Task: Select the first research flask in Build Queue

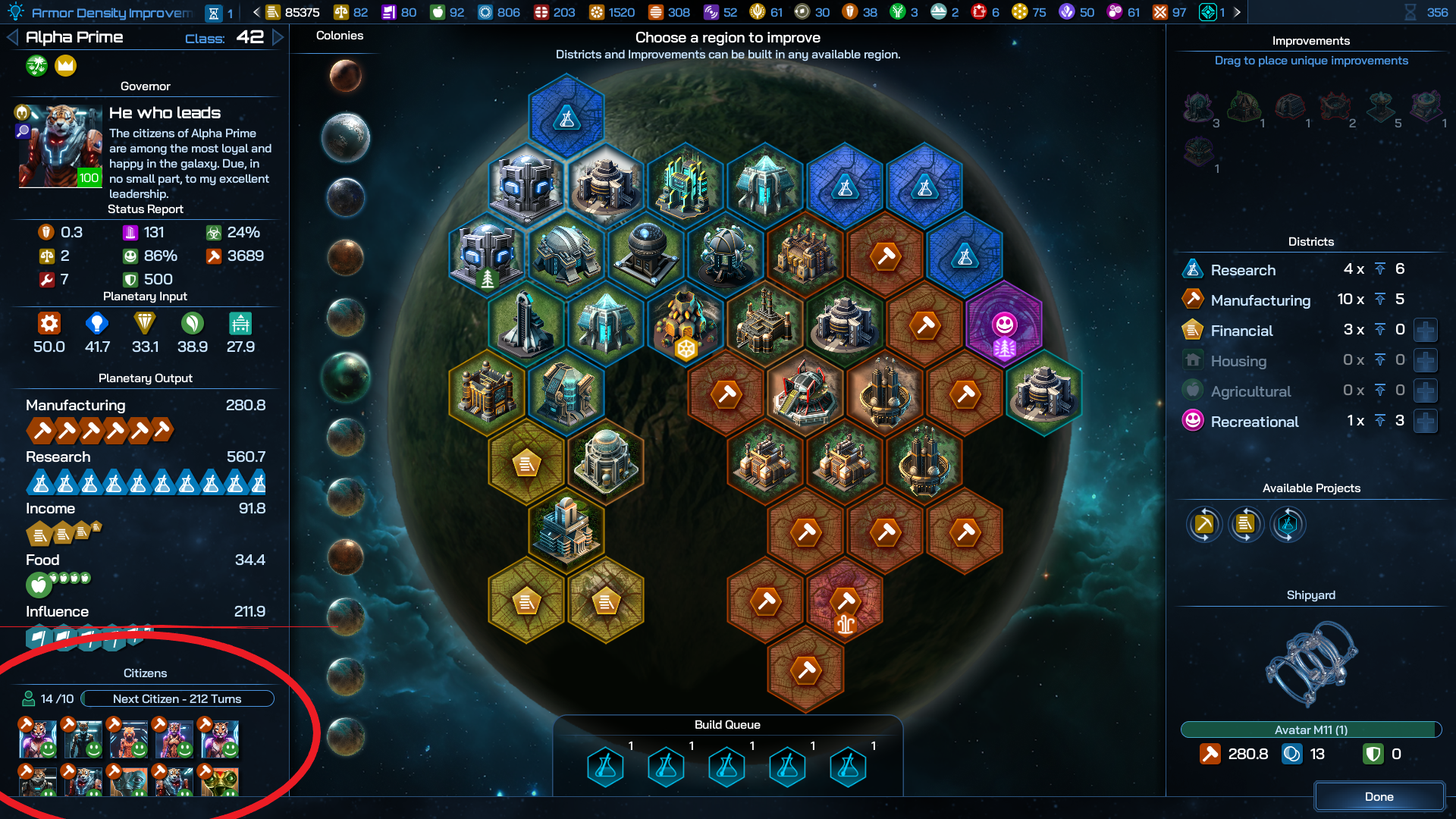Action: coord(605,767)
